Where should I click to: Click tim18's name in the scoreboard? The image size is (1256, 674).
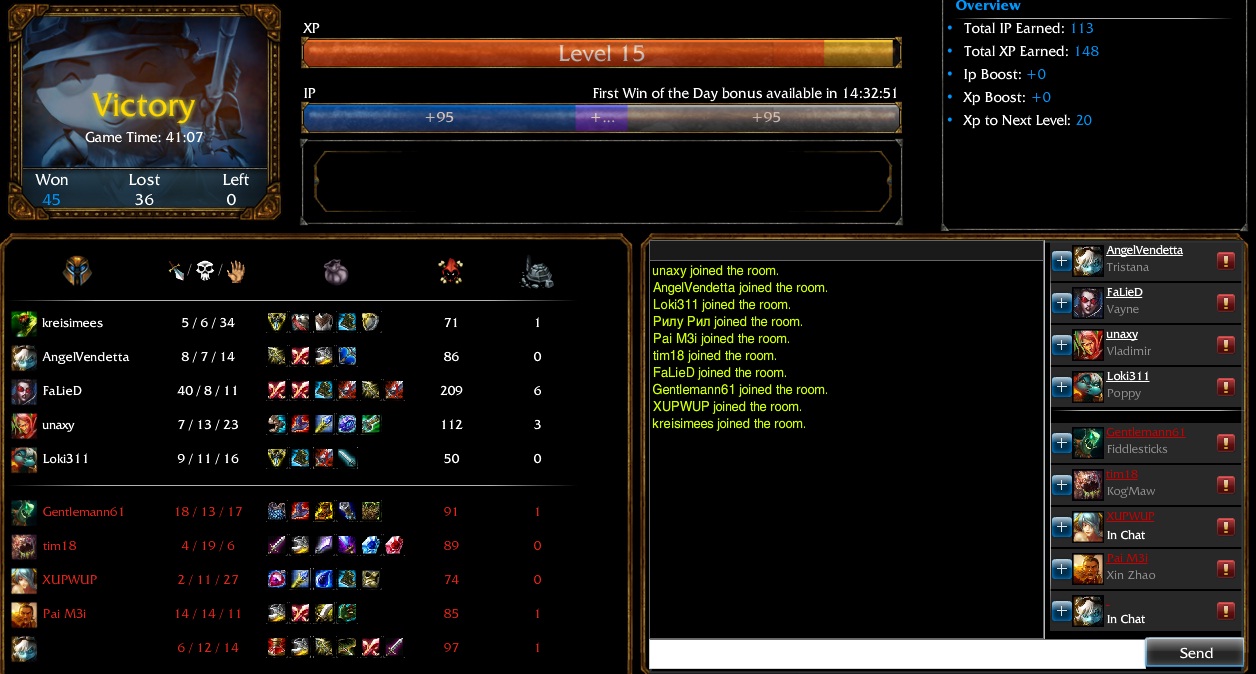click(x=59, y=546)
